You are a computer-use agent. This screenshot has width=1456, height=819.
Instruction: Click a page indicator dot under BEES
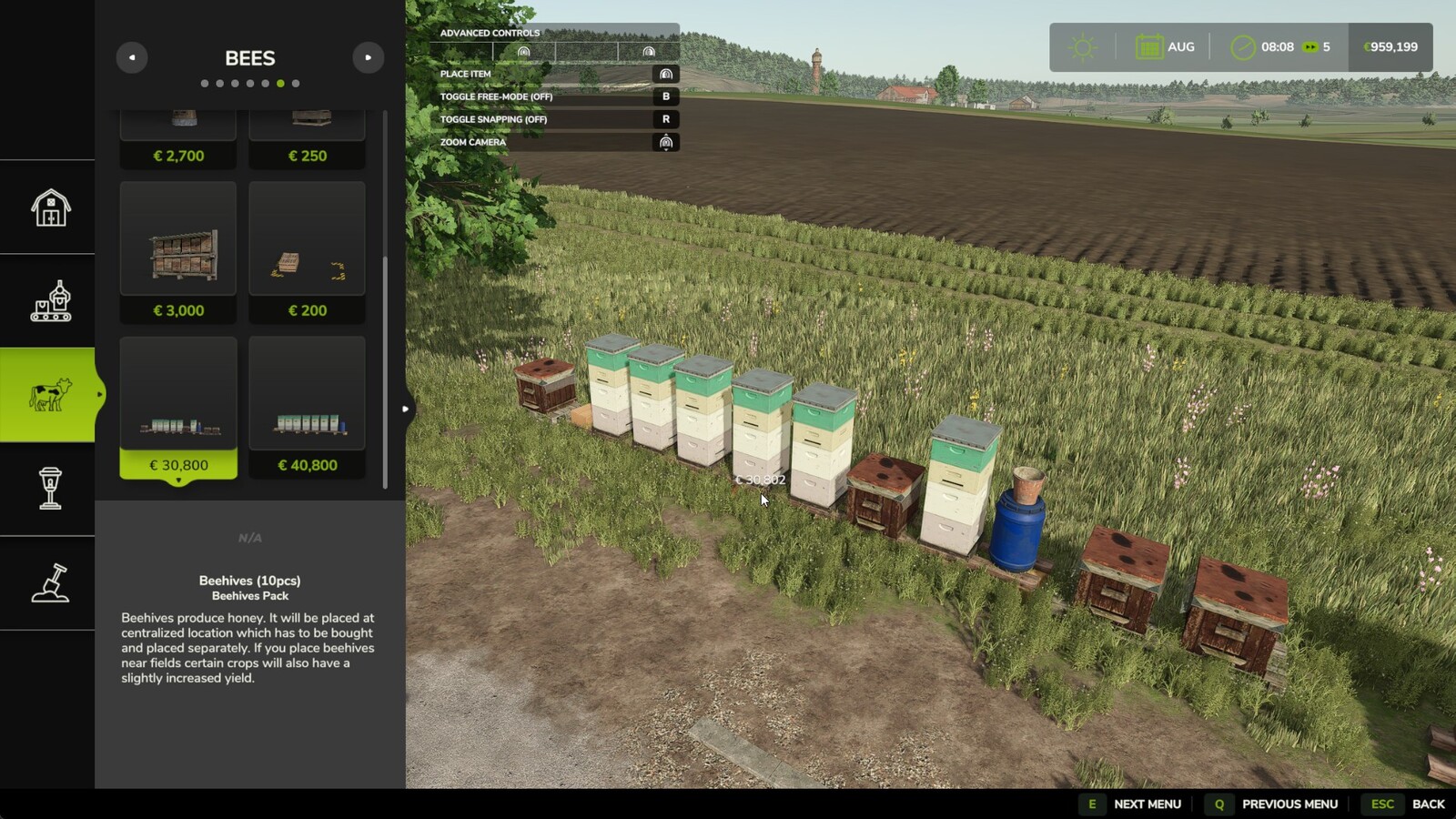pyautogui.click(x=279, y=82)
